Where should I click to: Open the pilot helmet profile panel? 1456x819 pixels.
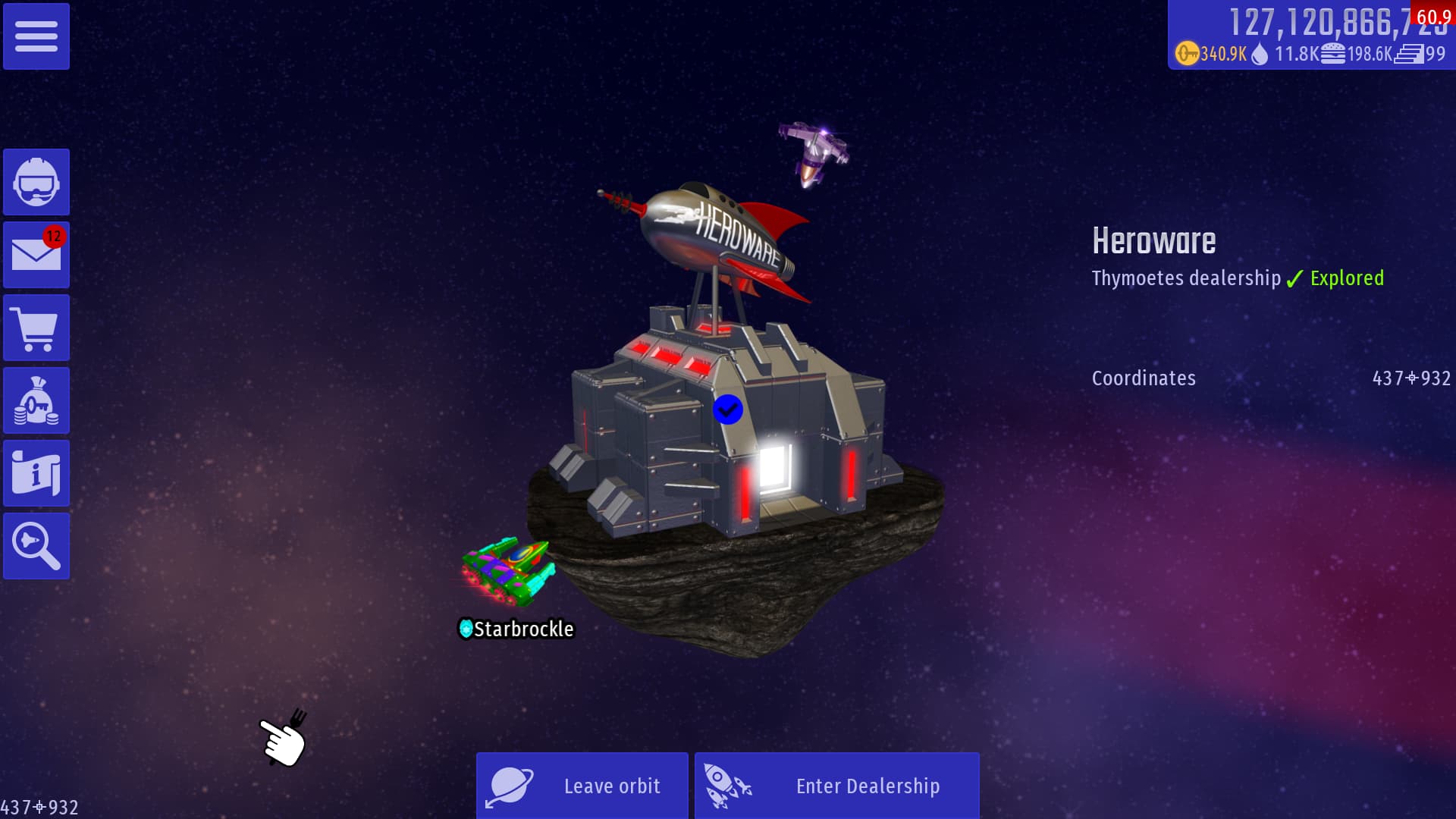click(36, 182)
